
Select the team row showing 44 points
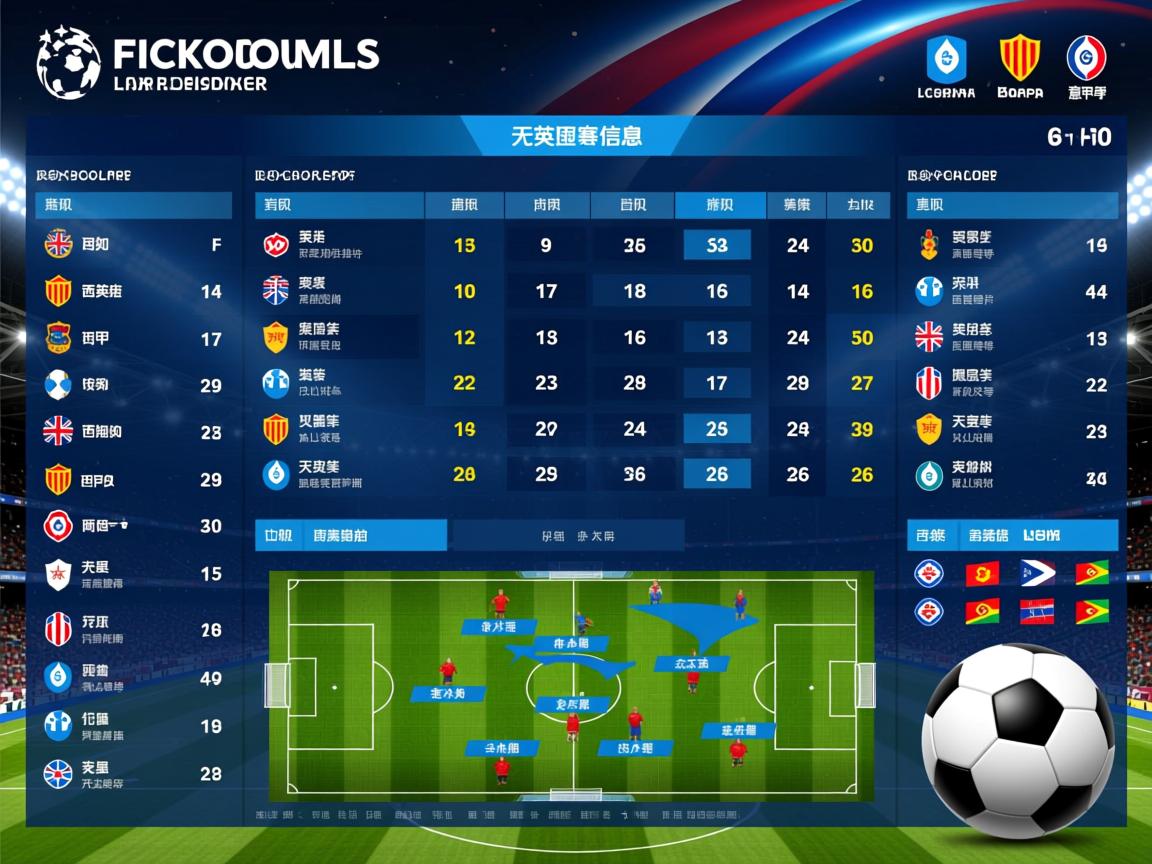pos(1012,291)
